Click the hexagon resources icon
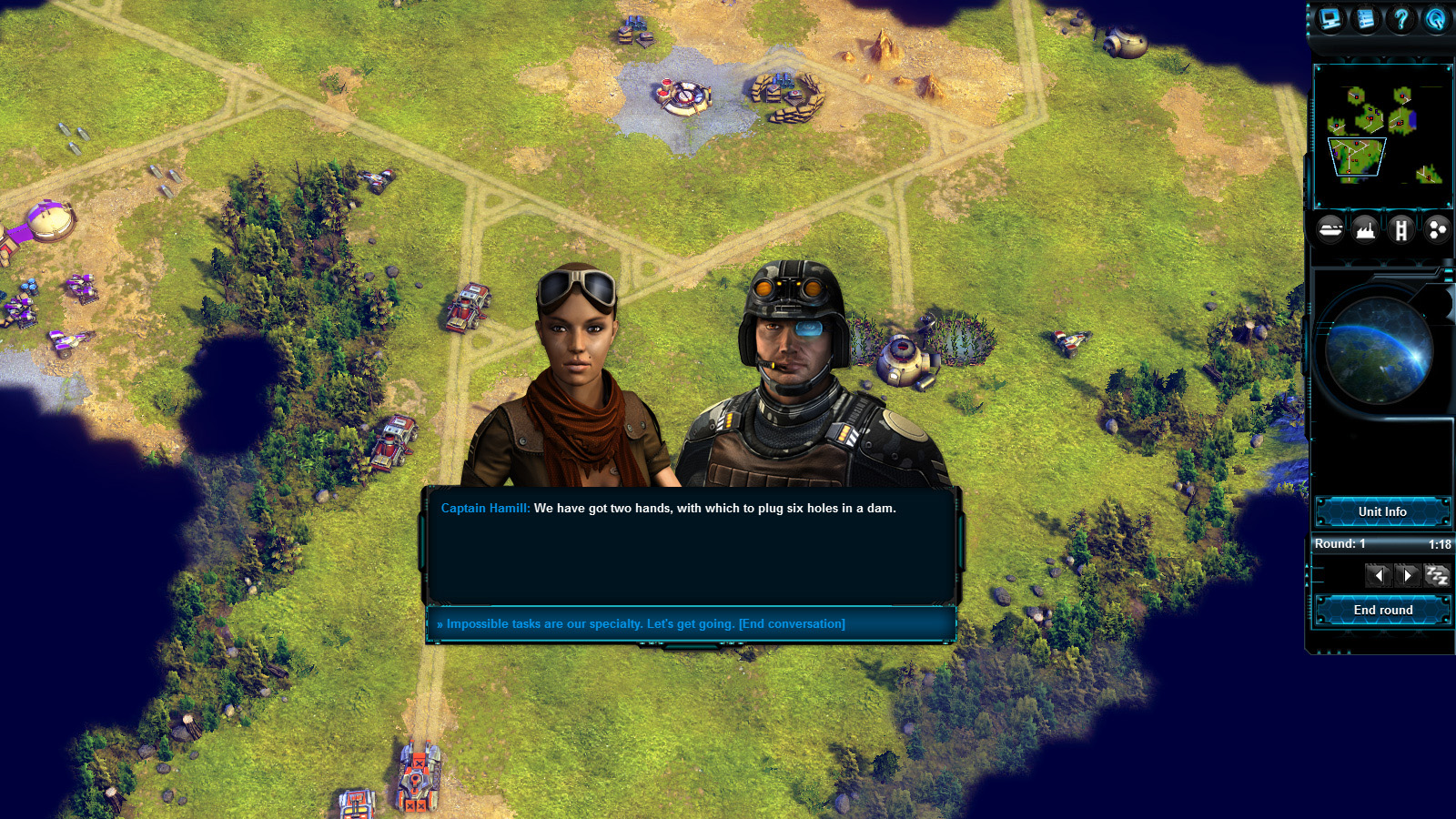1456x819 pixels. point(1436,229)
